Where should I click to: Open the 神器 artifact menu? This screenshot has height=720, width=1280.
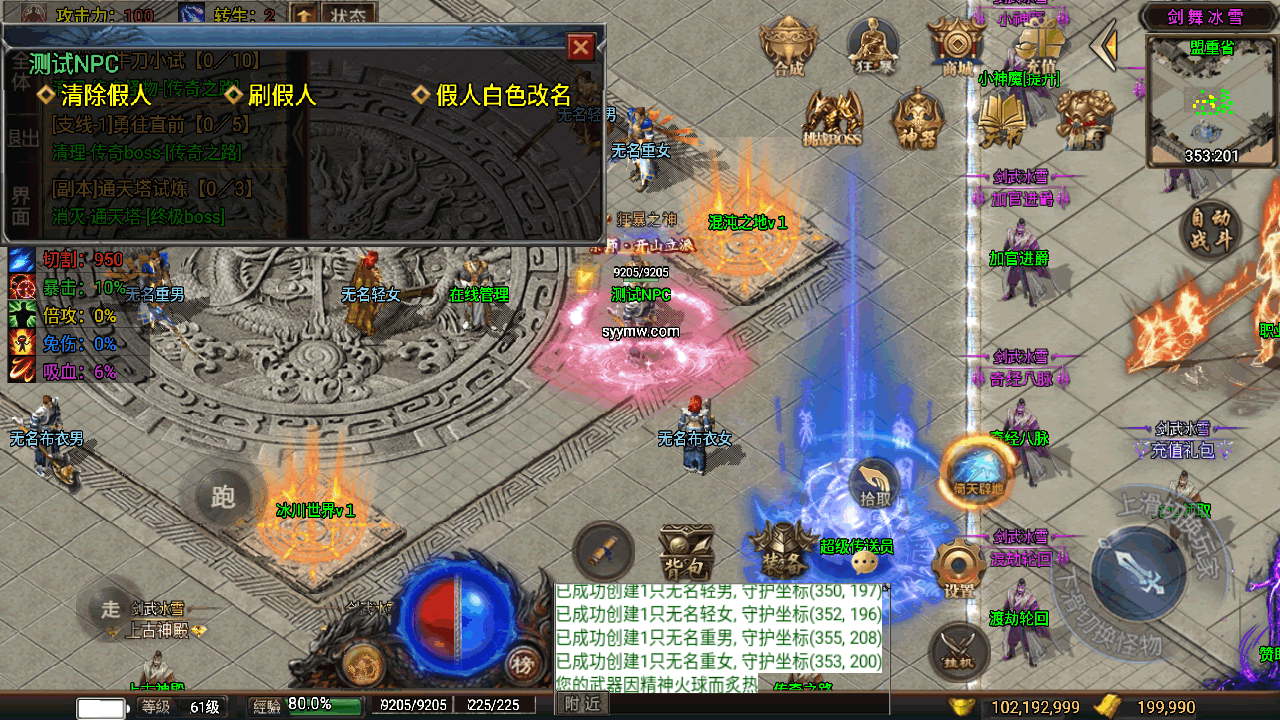(917, 118)
